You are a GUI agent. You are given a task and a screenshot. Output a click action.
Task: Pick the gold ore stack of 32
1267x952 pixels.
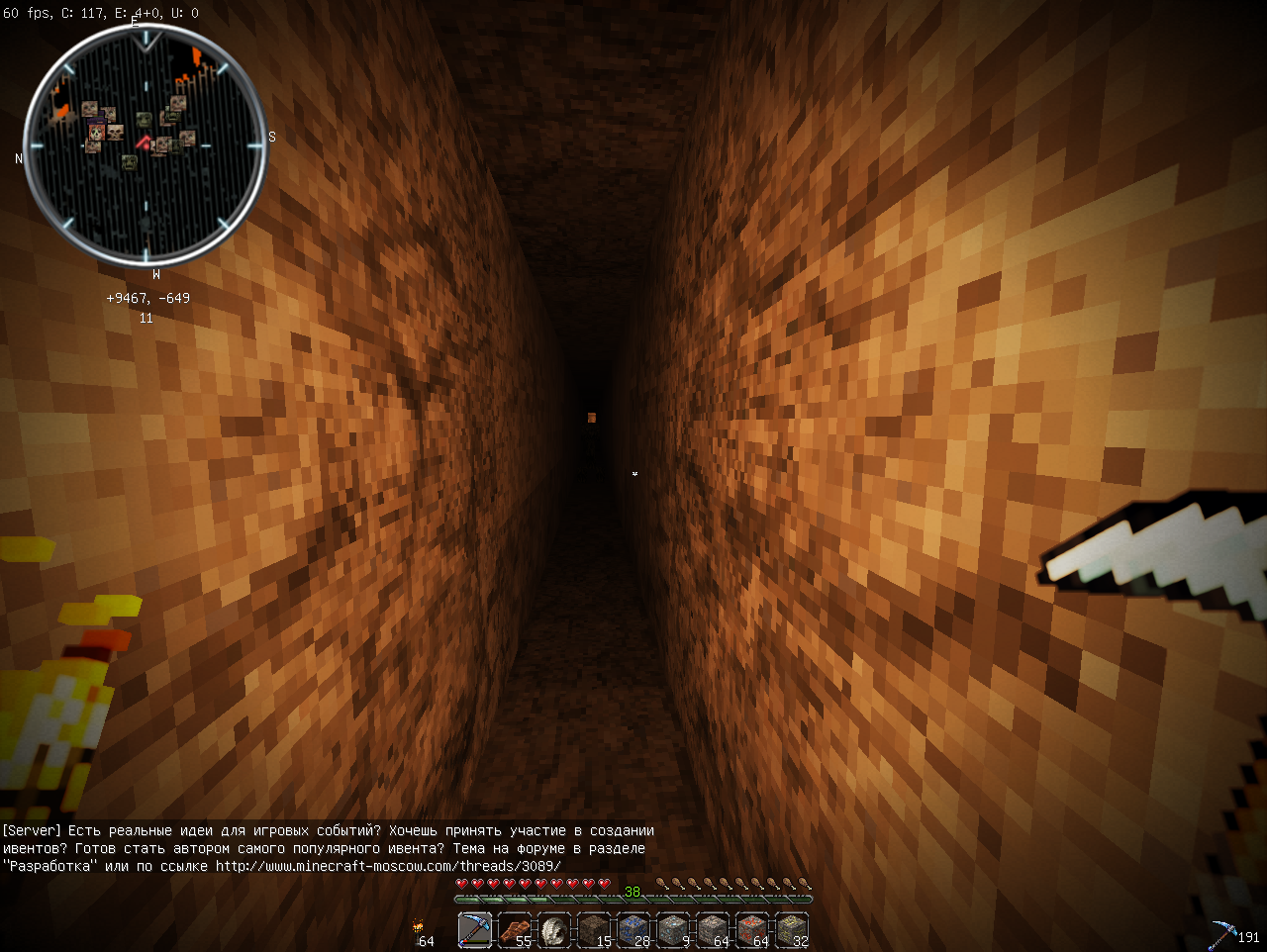pos(792,930)
